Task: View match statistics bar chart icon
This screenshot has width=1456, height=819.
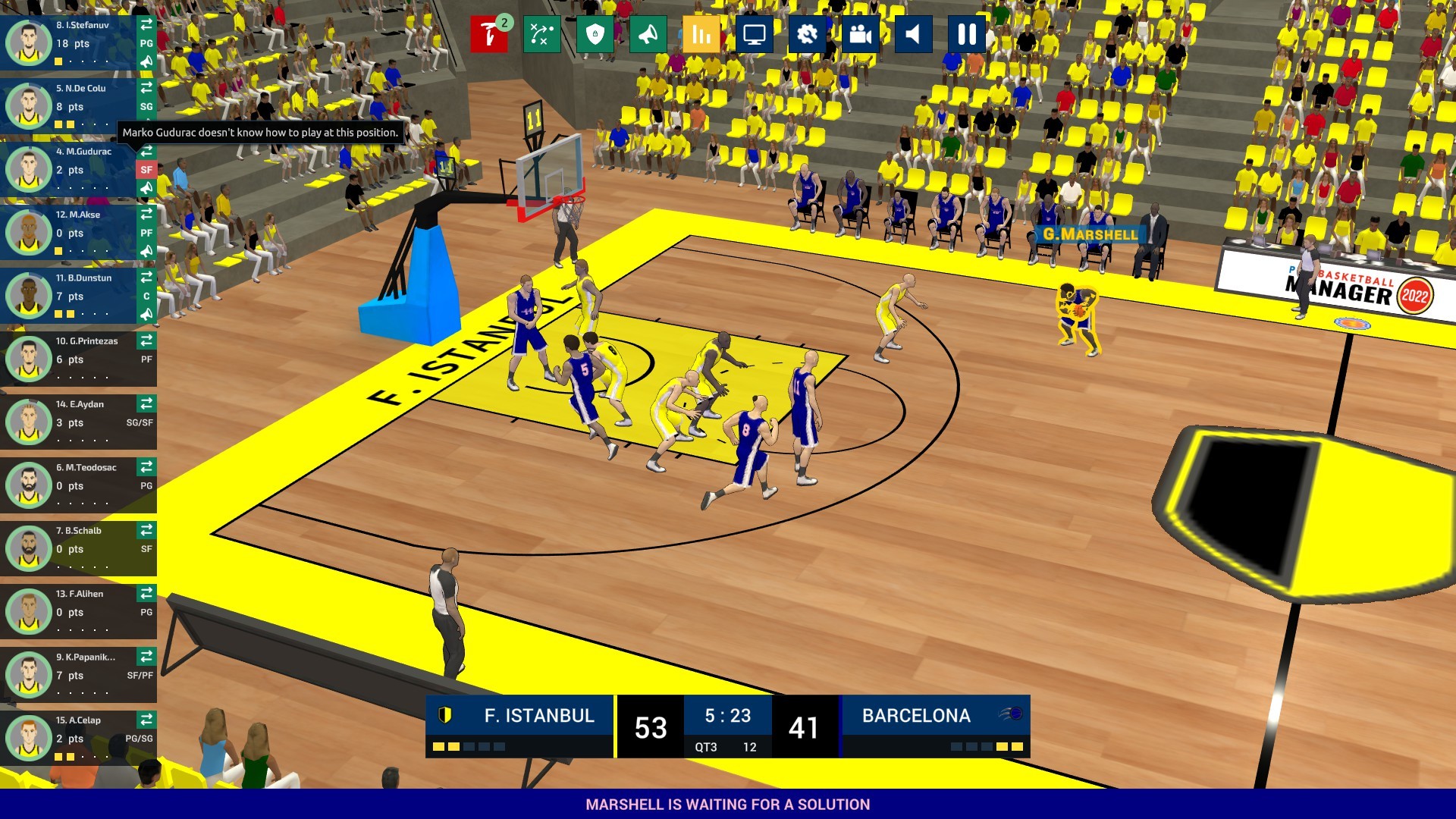Action: click(x=701, y=34)
